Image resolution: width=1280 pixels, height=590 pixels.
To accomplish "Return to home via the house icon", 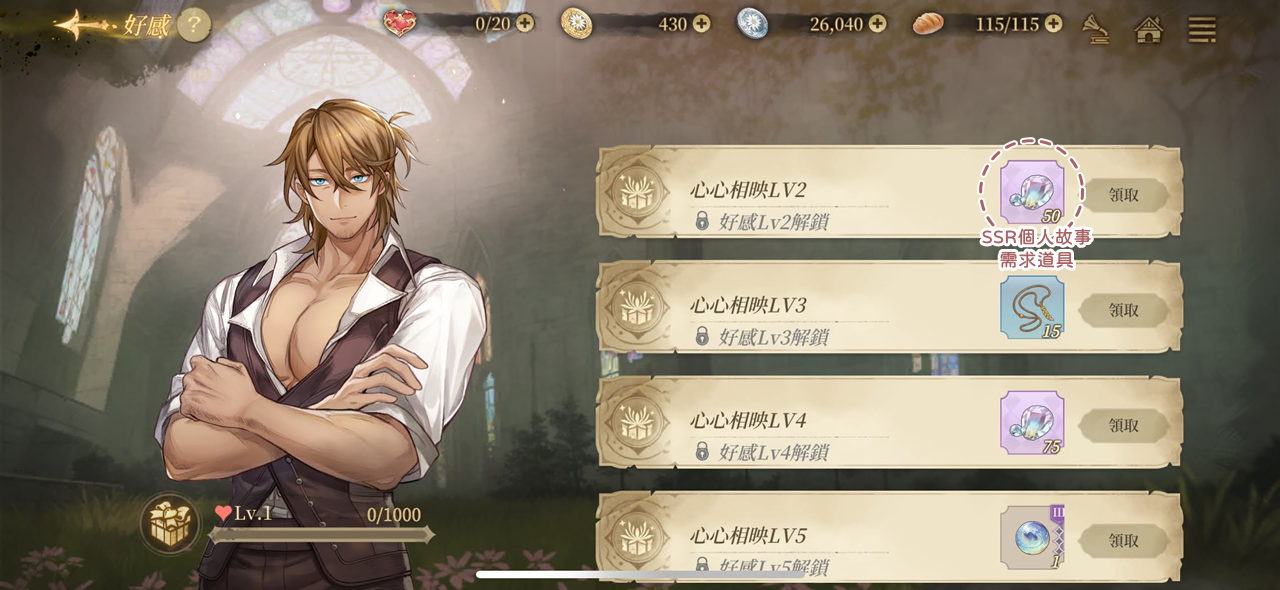I will coord(1149,29).
